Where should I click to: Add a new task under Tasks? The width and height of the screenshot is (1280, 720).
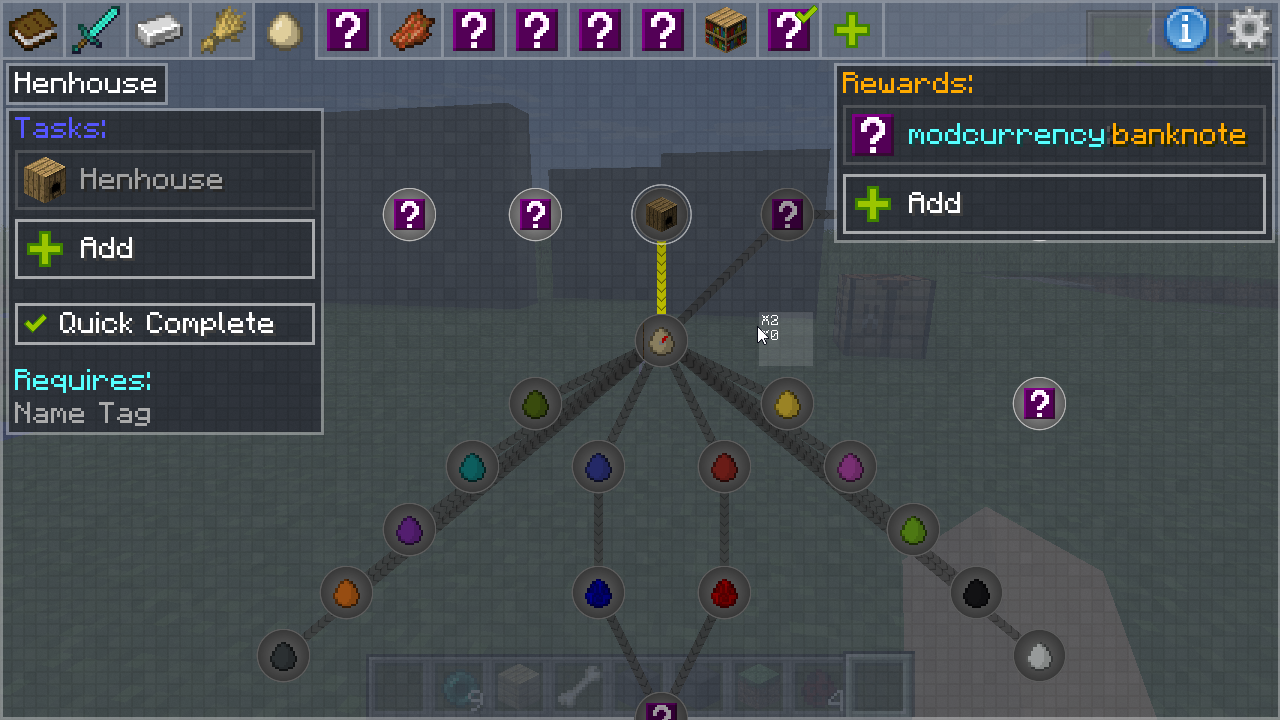tap(165, 248)
